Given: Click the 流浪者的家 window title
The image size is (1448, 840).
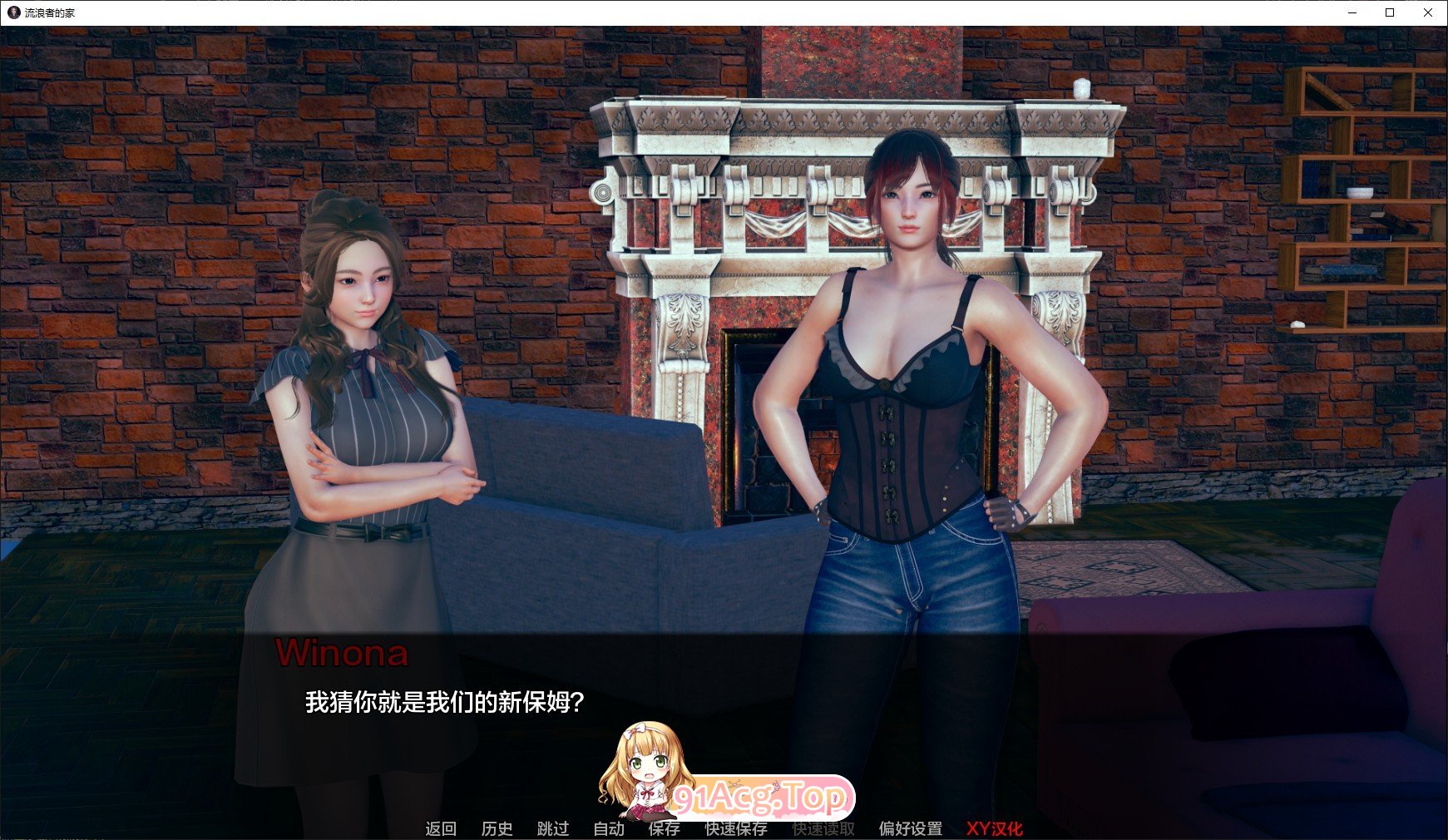Looking at the screenshot, I should [x=50, y=11].
